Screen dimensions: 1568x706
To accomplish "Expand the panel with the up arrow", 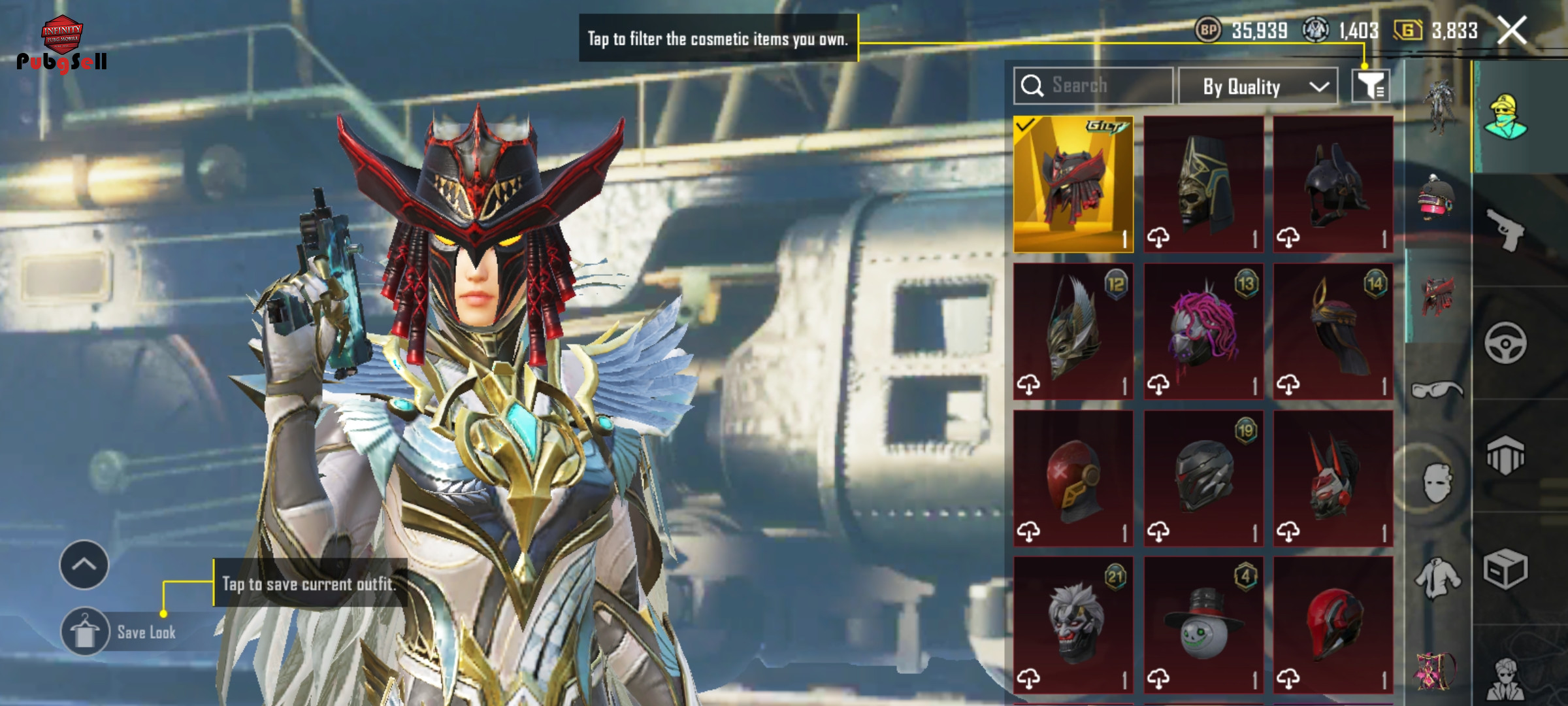I will [84, 565].
